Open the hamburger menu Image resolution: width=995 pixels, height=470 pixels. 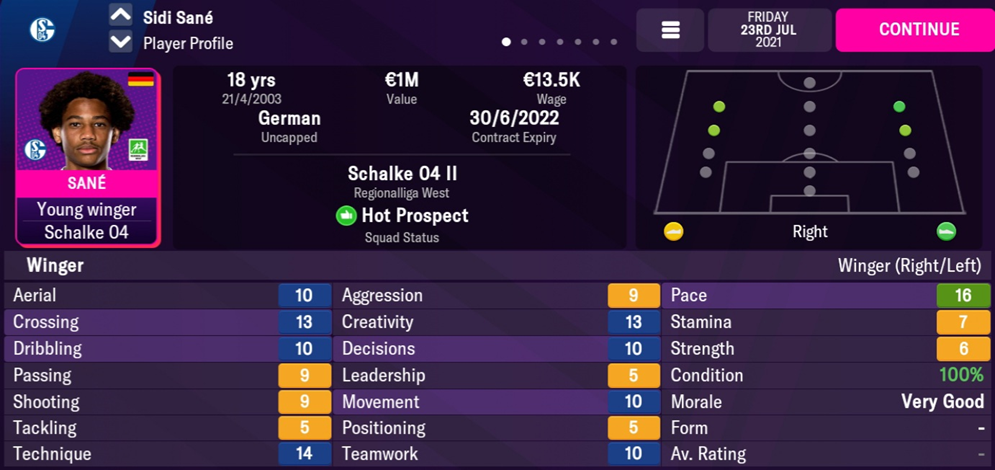(670, 30)
